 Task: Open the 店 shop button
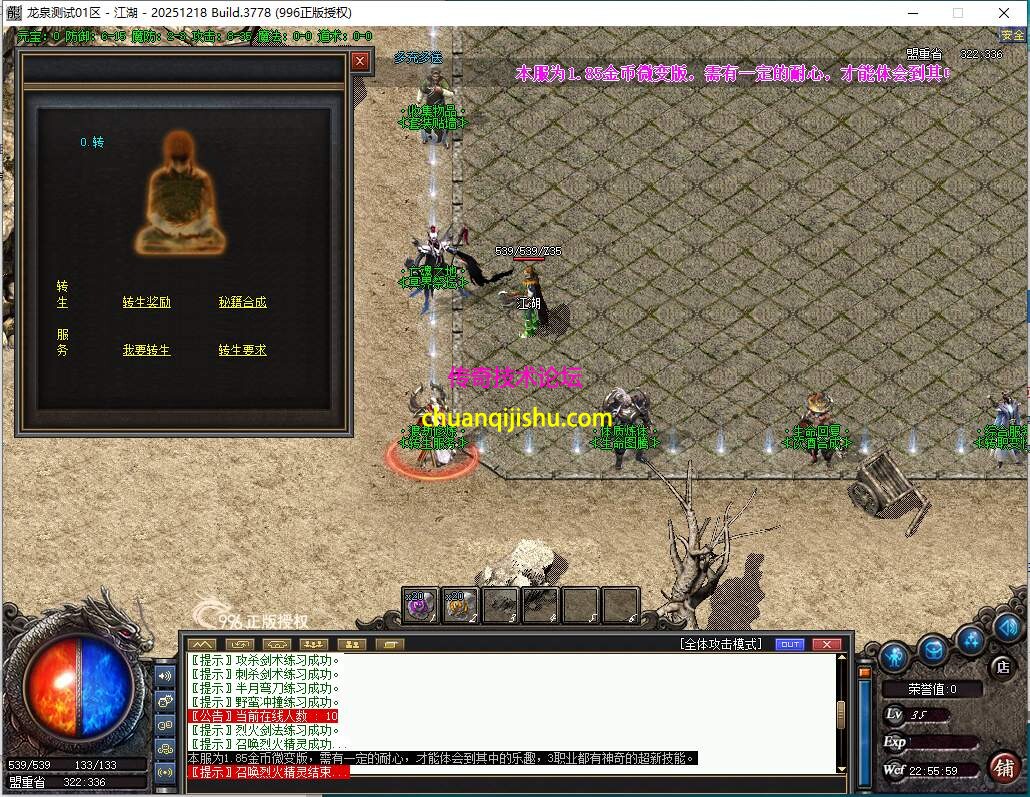[1001, 666]
